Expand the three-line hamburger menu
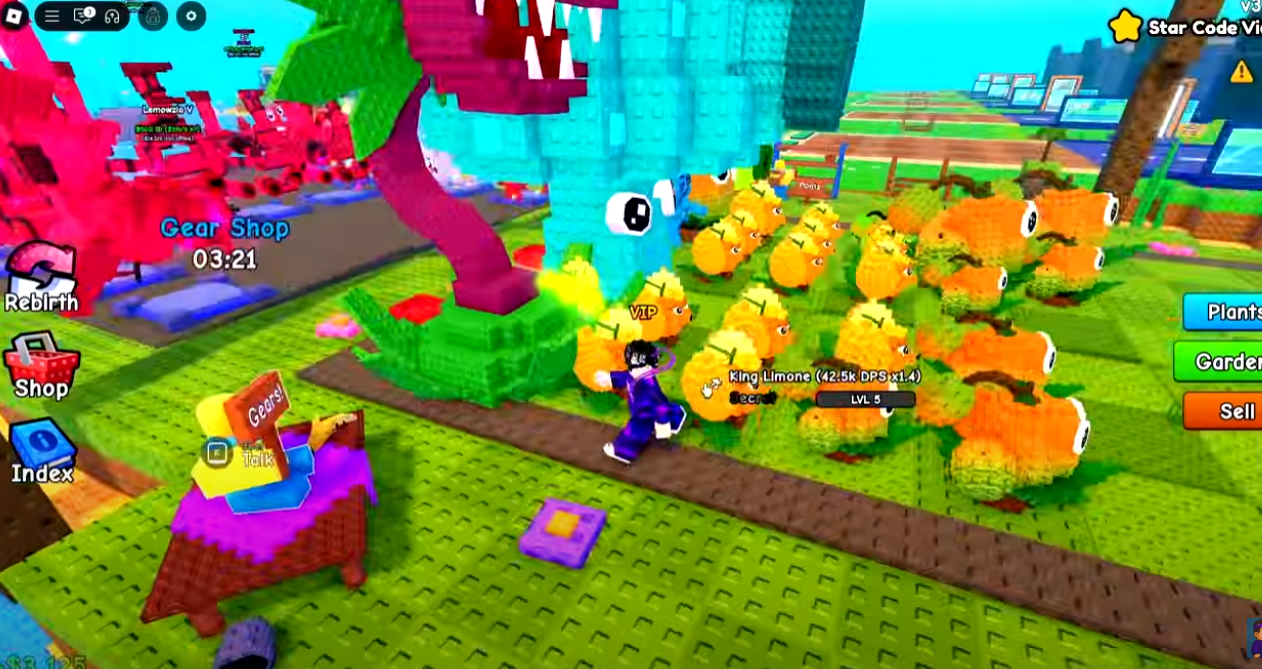 coord(52,16)
